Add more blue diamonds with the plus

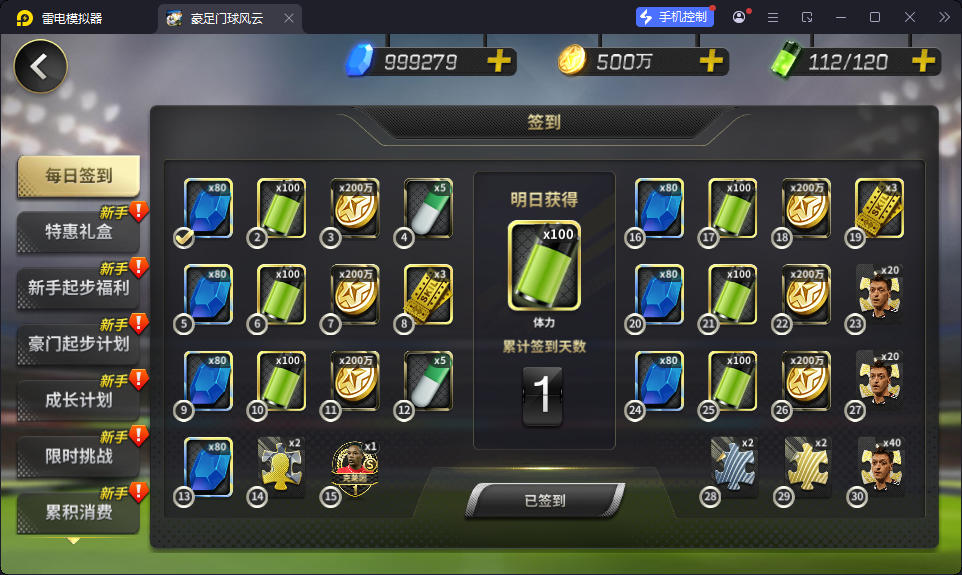(498, 62)
